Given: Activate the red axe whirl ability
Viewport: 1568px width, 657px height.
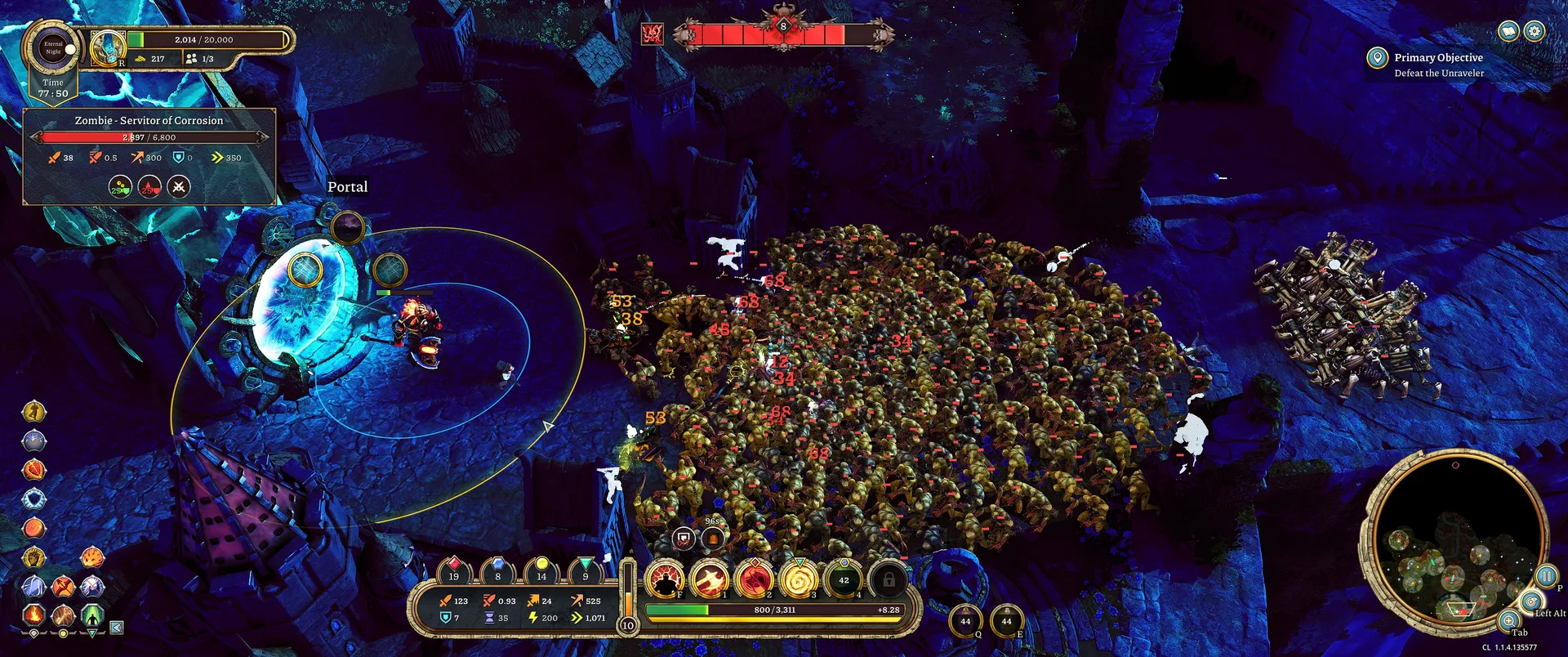Looking at the screenshot, I should coord(755,579).
